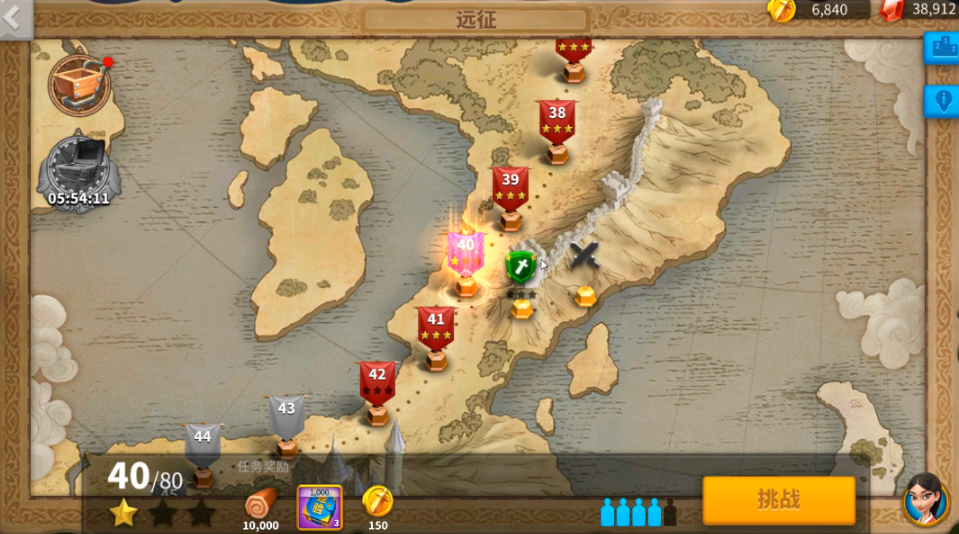Image resolution: width=959 pixels, height=534 pixels.
Task: Open the blue leaderboard podium button
Action: click(x=942, y=46)
